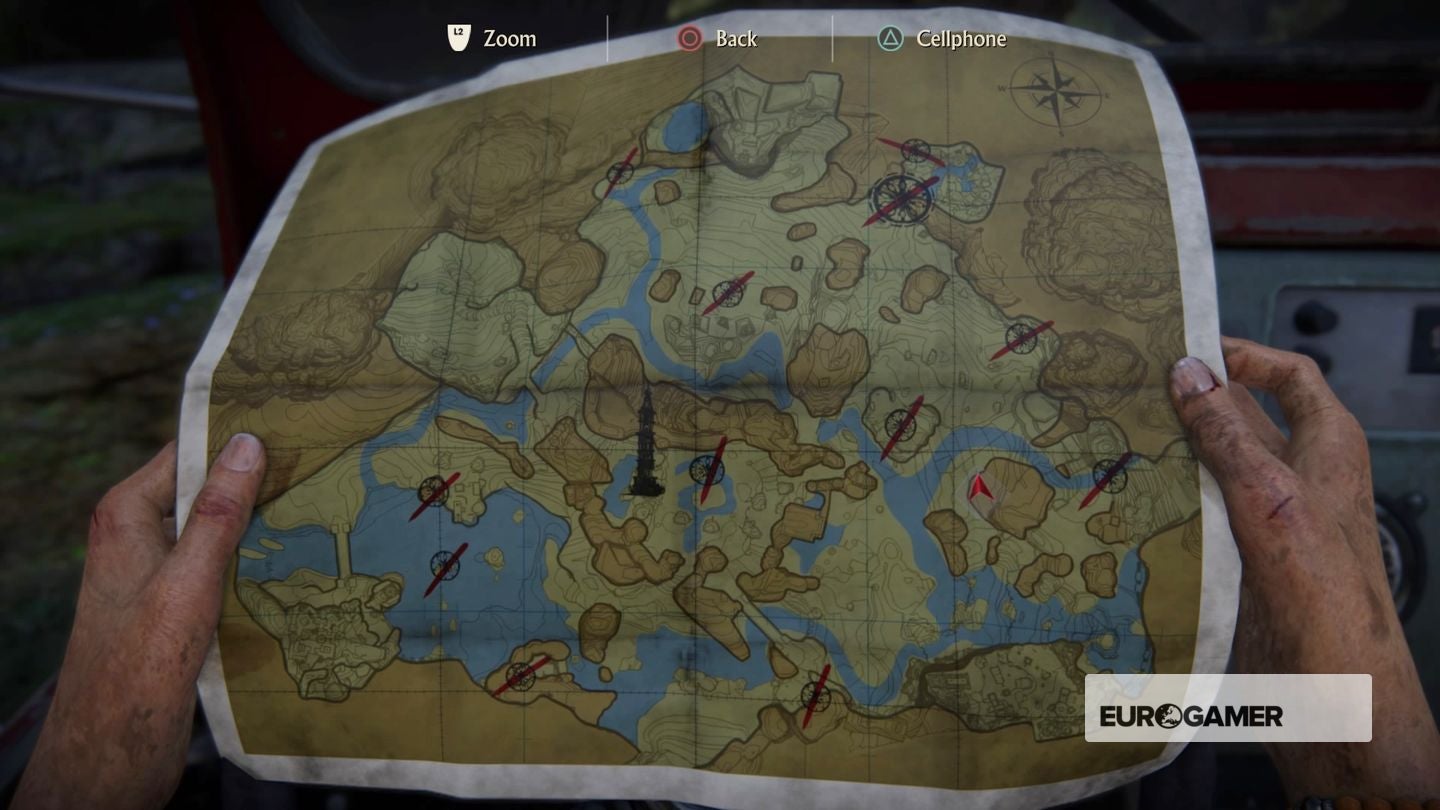Select the crossed-out checkpoint marker near map center
The width and height of the screenshot is (1440, 810).
coord(706,470)
